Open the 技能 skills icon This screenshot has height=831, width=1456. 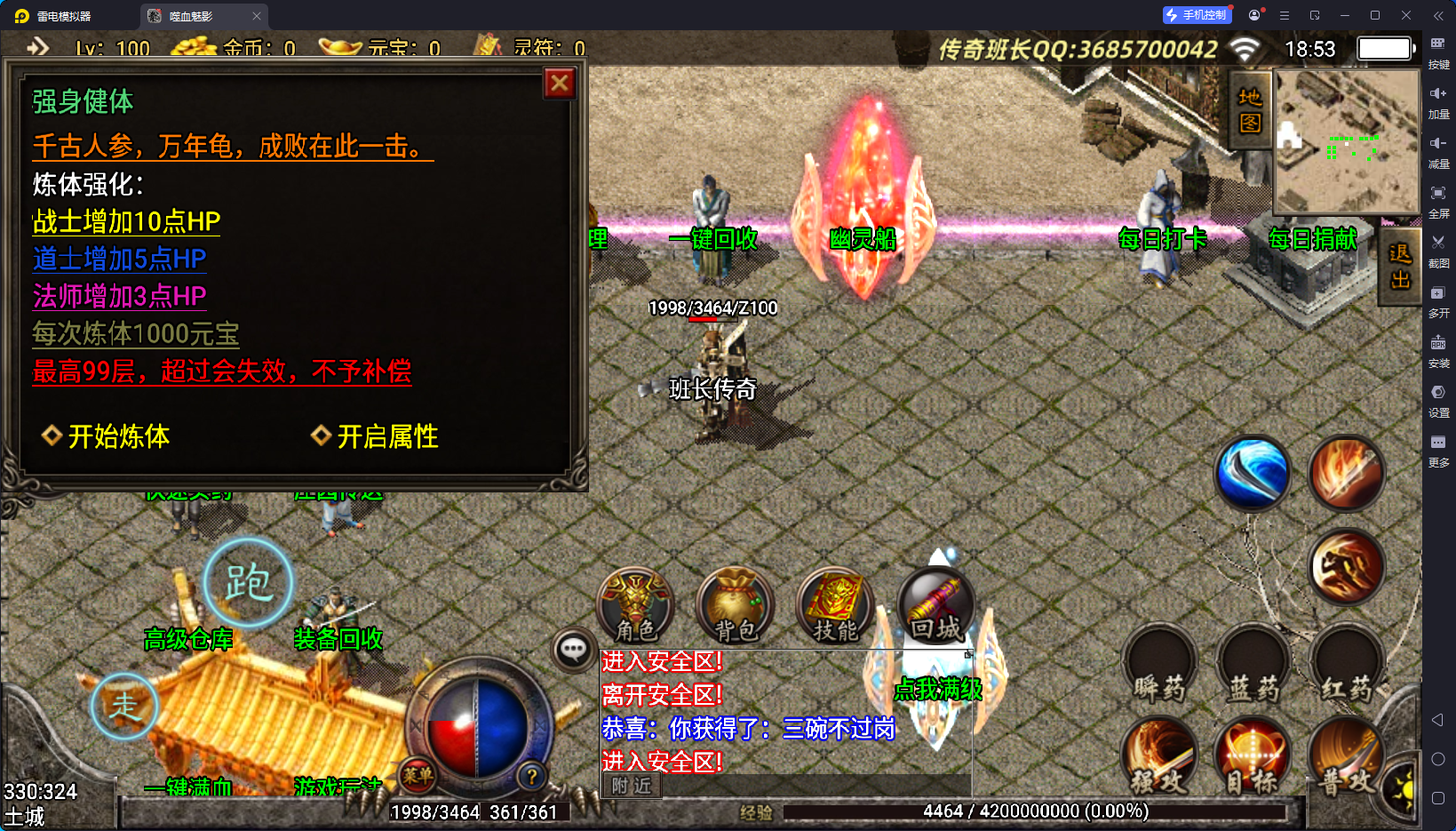(x=835, y=604)
